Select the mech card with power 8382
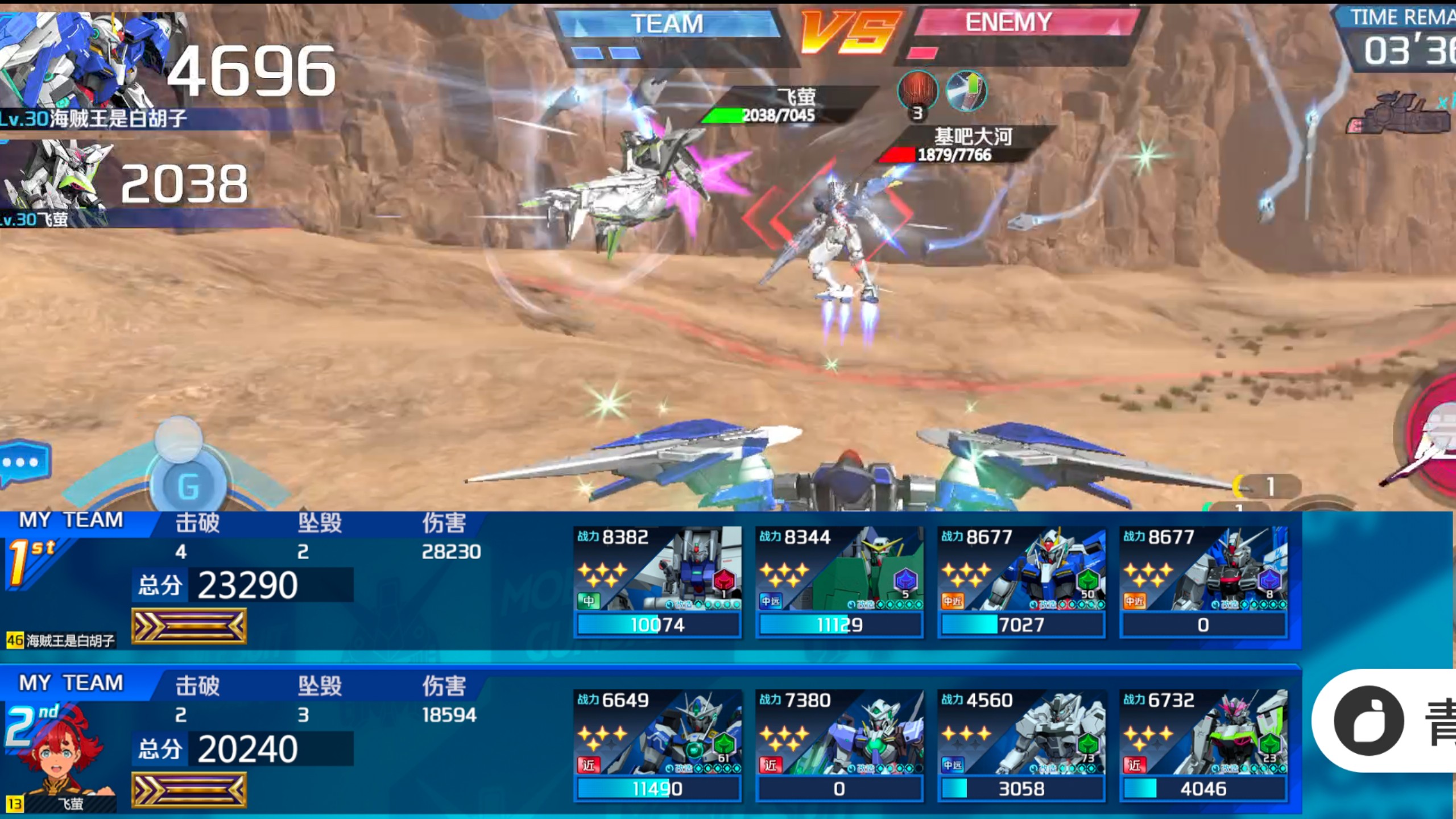The image size is (1456, 819). pyautogui.click(x=657, y=581)
